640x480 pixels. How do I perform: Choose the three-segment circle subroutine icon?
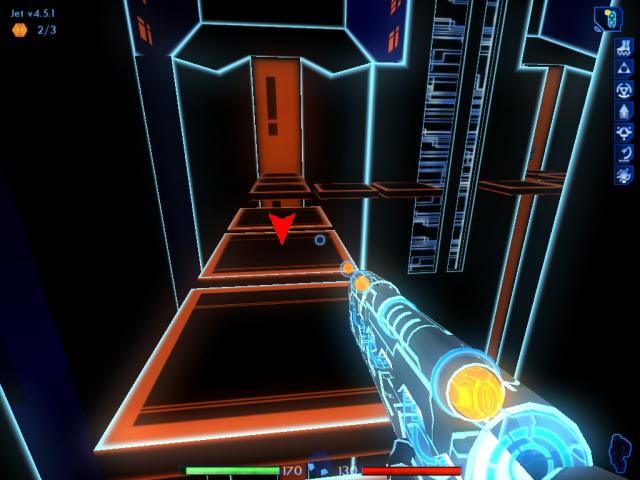(x=624, y=88)
